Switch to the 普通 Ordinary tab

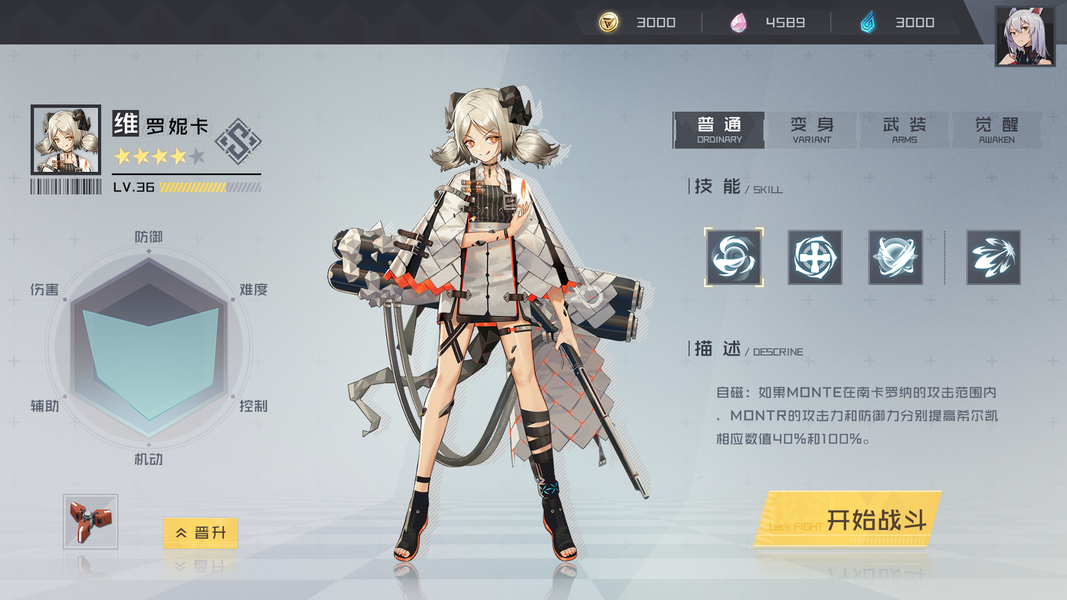tap(719, 129)
